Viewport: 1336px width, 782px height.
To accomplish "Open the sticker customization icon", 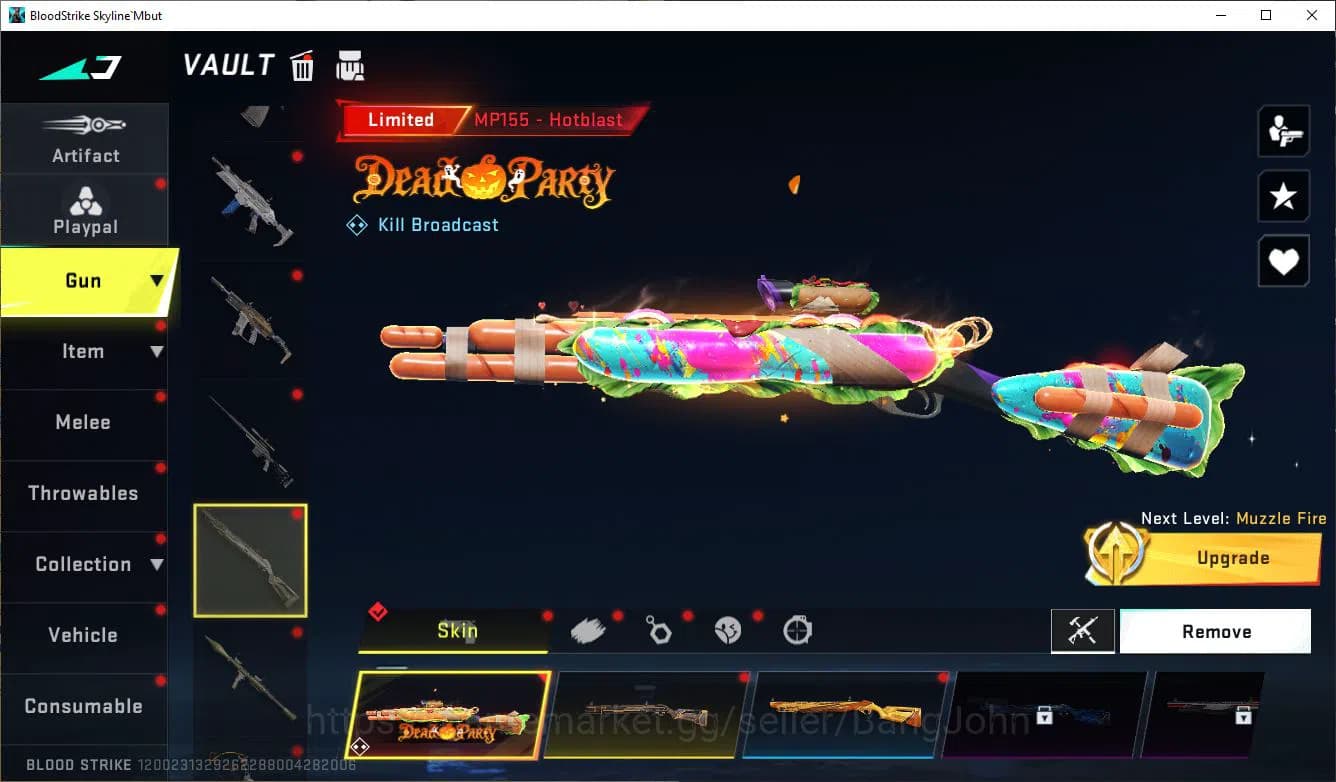I will click(728, 630).
